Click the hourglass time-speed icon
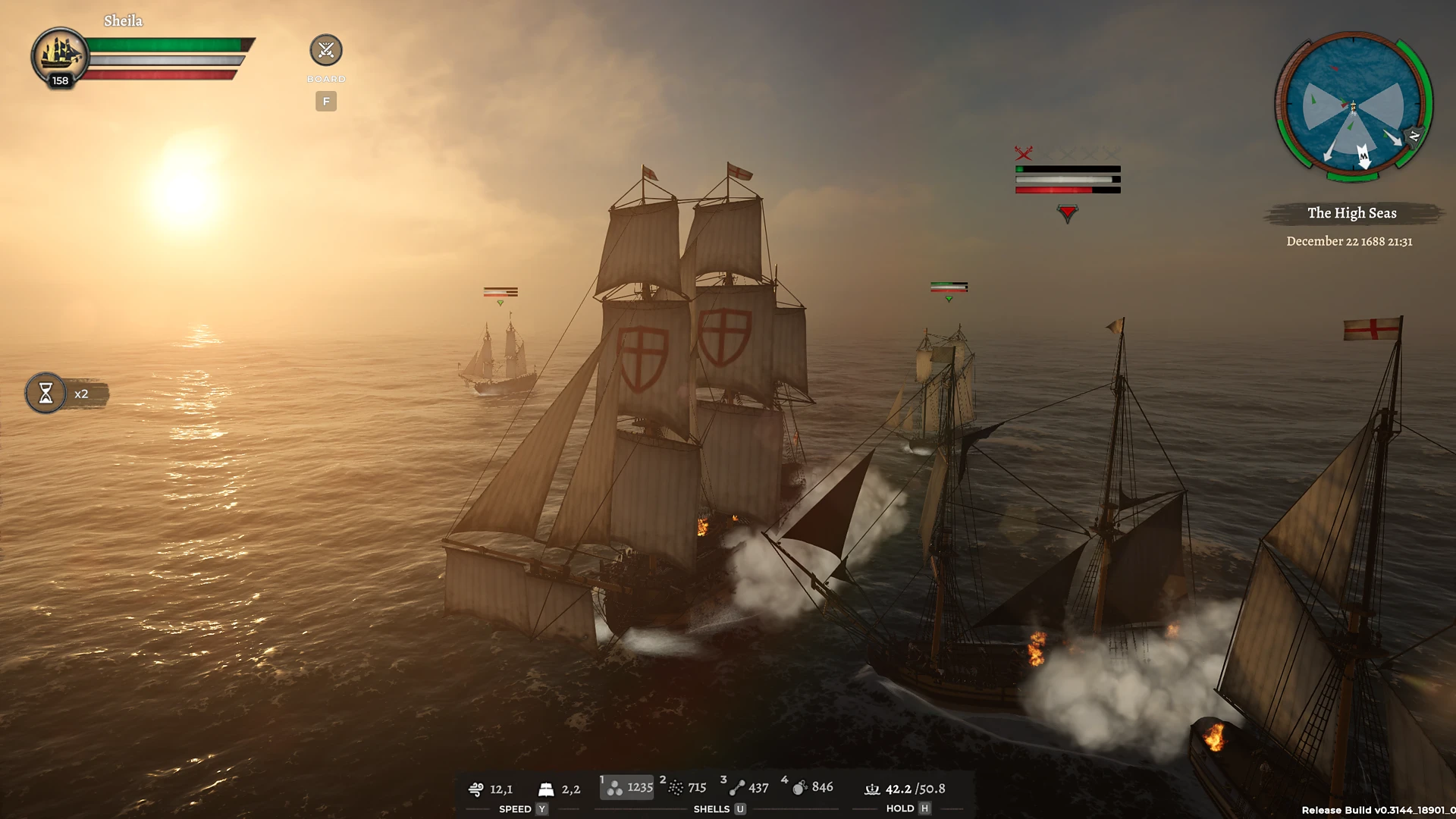Image resolution: width=1456 pixels, height=819 pixels. [x=45, y=394]
